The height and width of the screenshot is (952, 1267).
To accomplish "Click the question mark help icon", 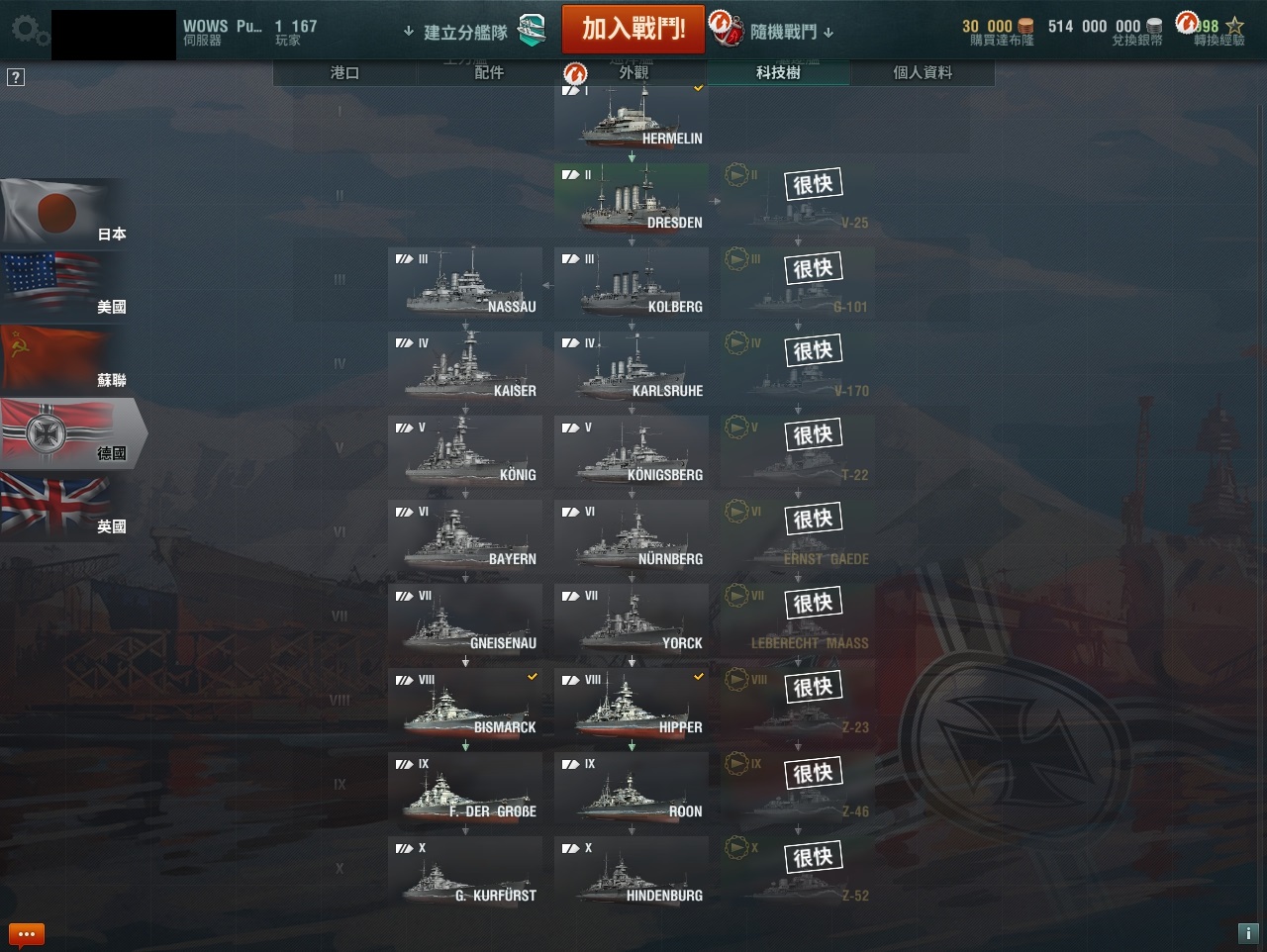I will click(x=16, y=77).
